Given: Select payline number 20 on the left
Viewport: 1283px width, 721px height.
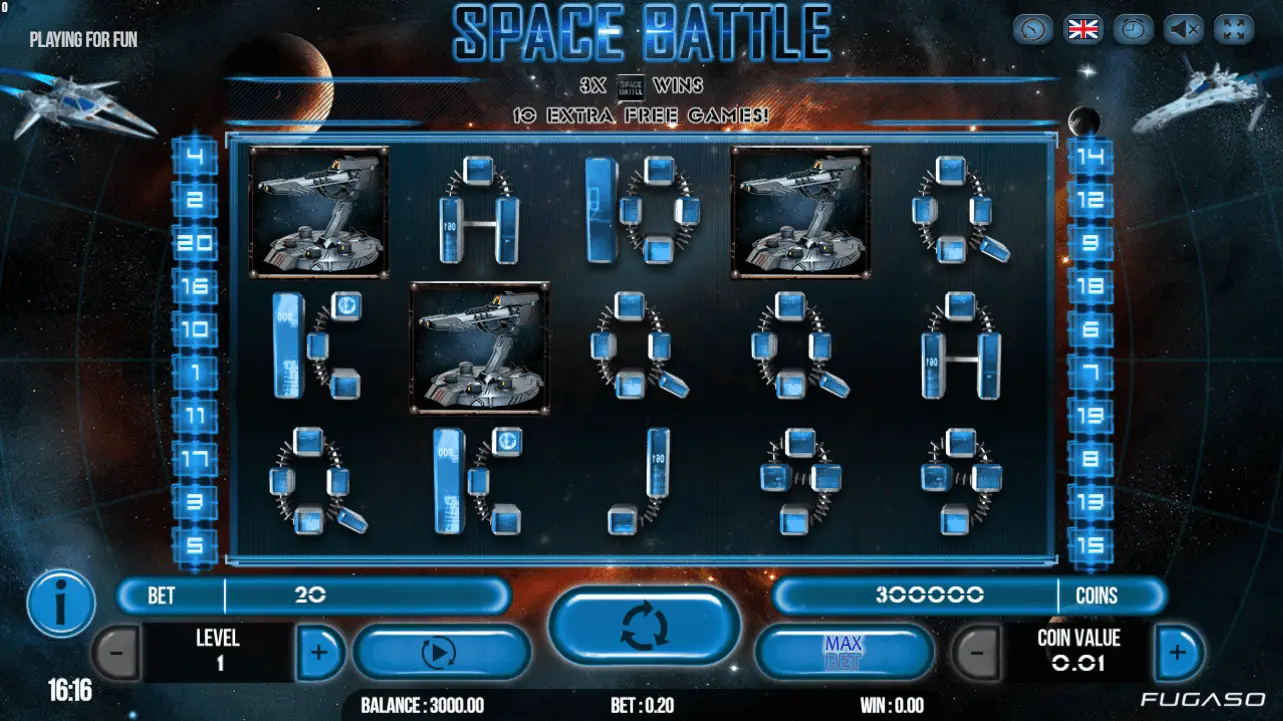Looking at the screenshot, I should 194,242.
